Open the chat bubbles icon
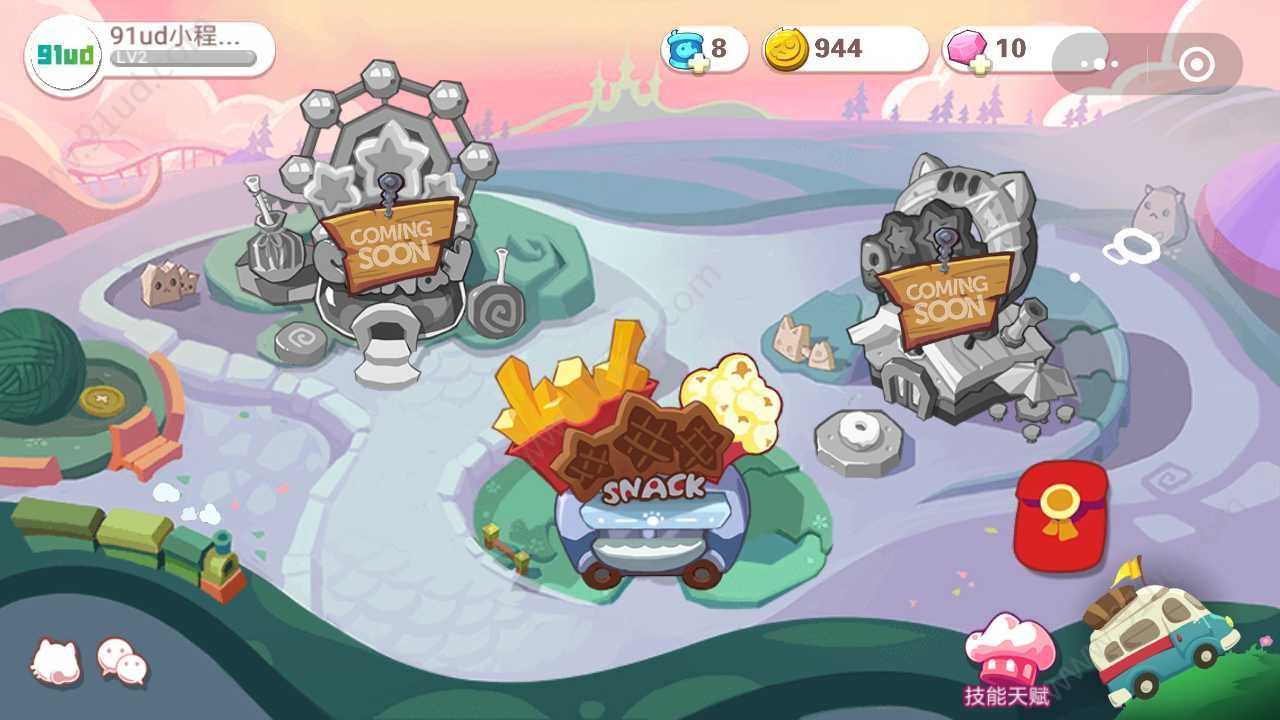Screen dimensions: 1280x720 coord(122,661)
